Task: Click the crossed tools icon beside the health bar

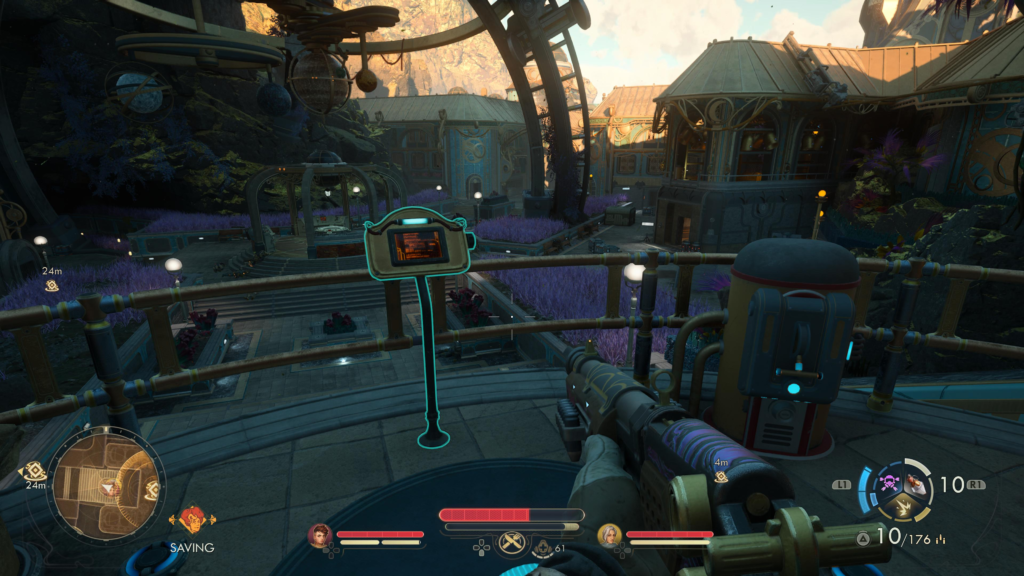Action: pyautogui.click(x=512, y=542)
